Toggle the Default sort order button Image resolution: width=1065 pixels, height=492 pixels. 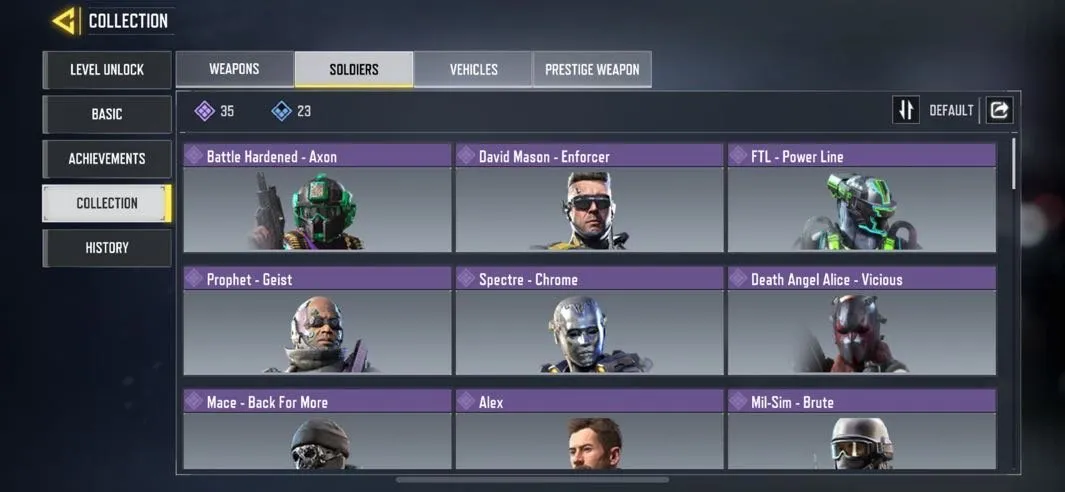906,110
